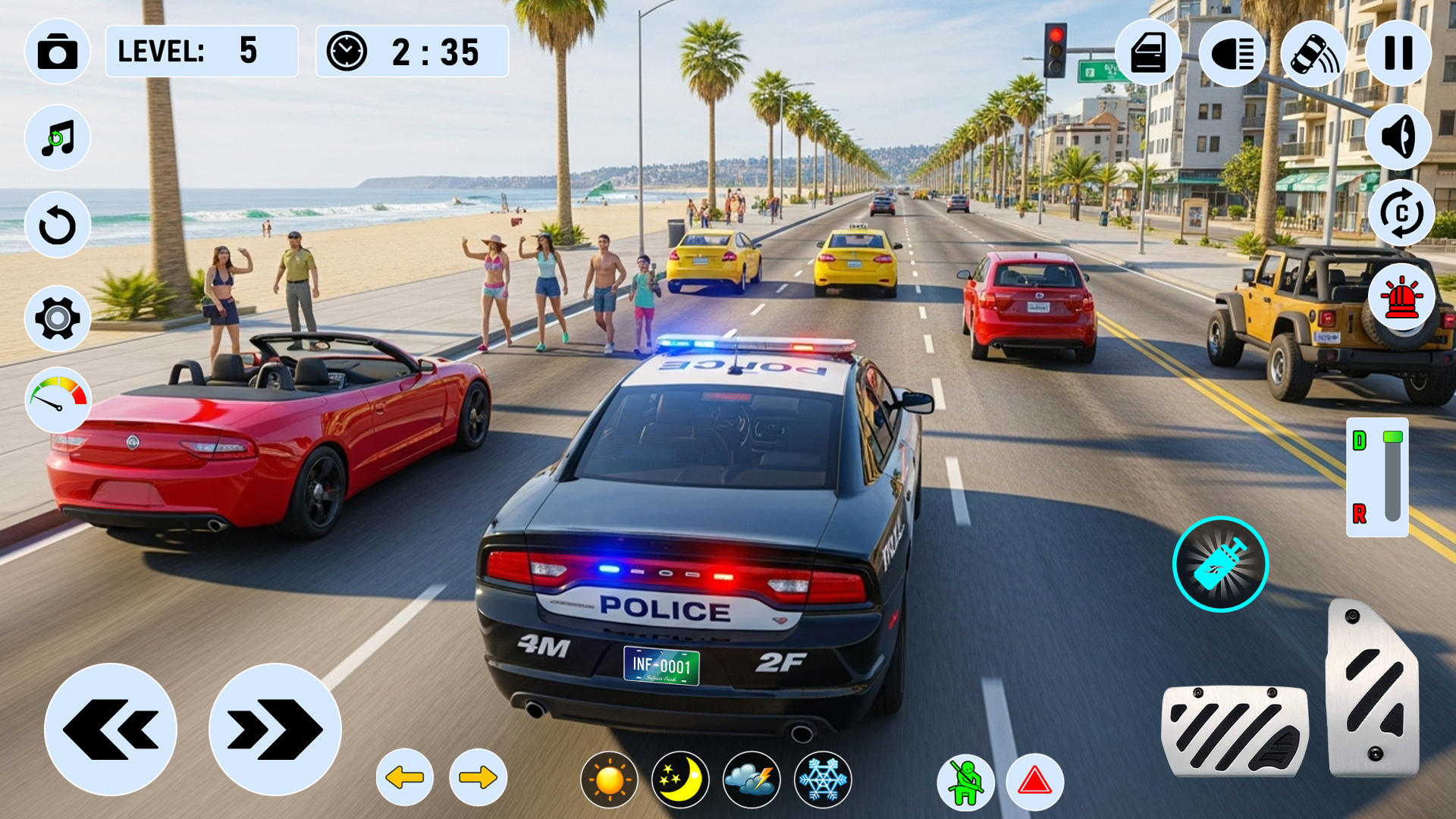Viewport: 1456px width, 819px height.
Task: Steer left with double-chevron button
Action: coord(111,730)
